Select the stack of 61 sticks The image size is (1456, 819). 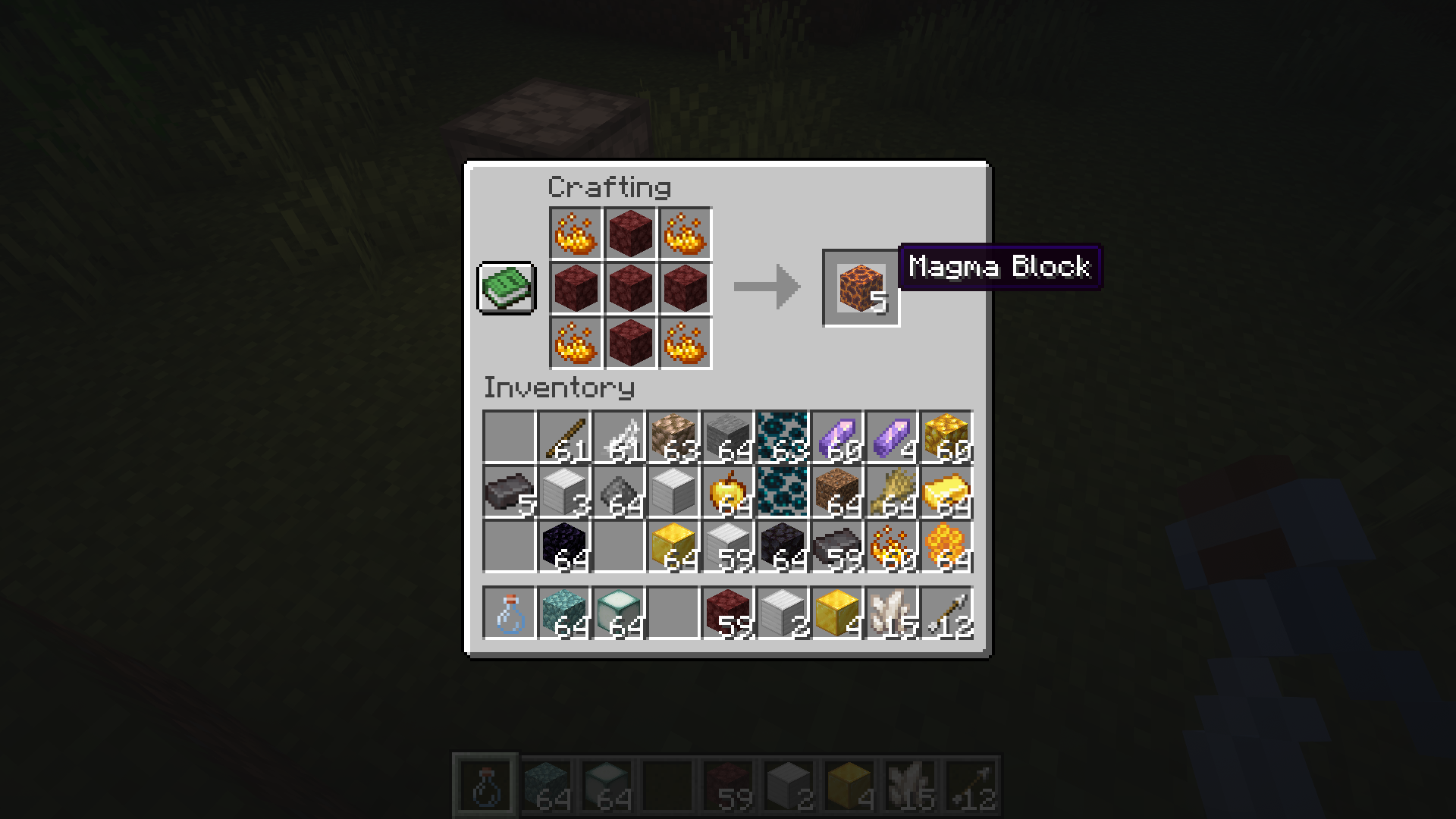564,438
